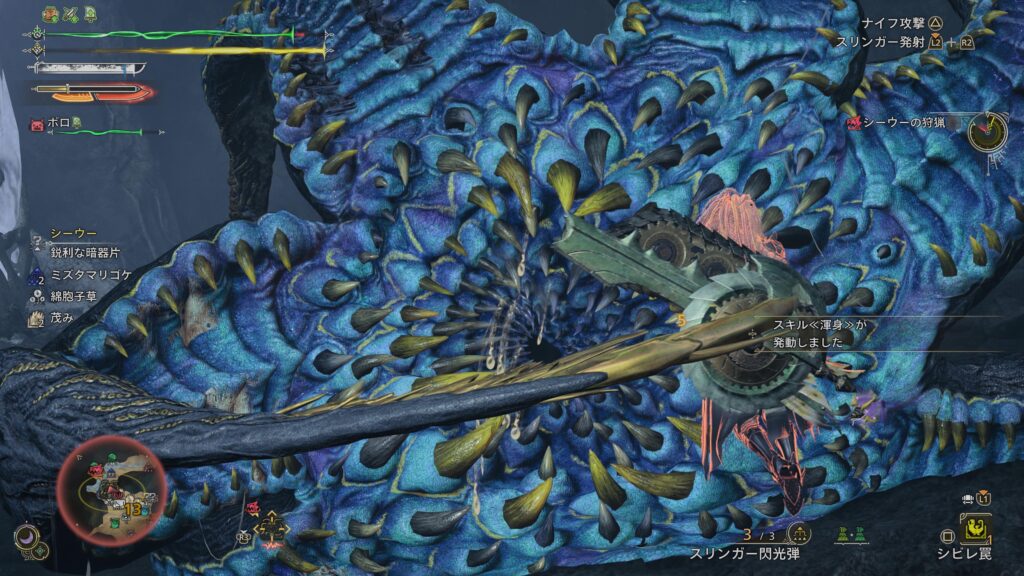The height and width of the screenshot is (576, 1024).
Task: Click the quest timer clock icon
Action: click(x=987, y=132)
